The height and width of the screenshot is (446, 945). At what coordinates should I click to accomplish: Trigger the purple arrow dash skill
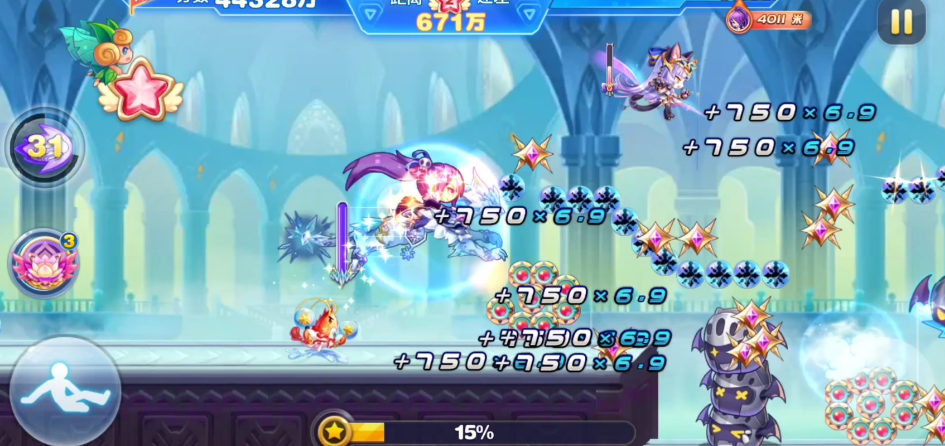43,148
